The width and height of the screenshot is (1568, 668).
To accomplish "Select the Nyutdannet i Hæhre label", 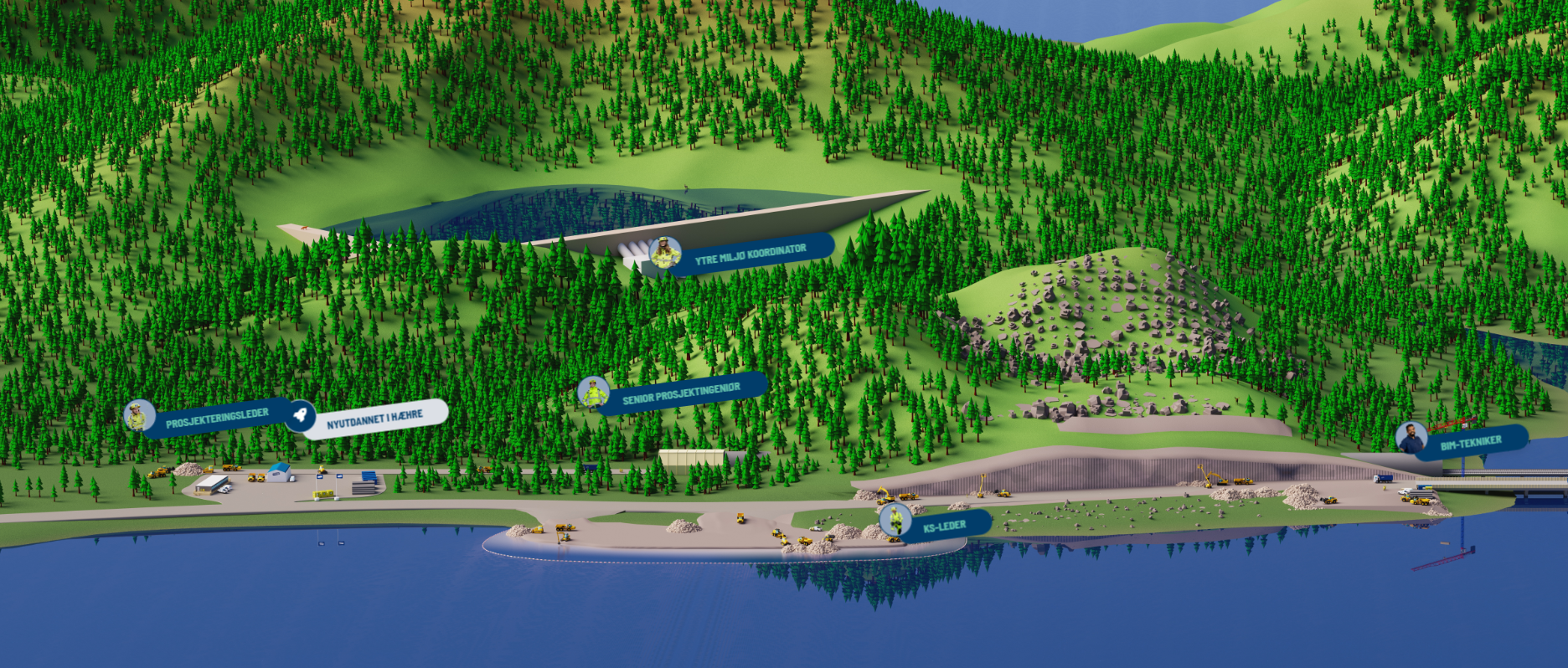I will pyautogui.click(x=374, y=419).
